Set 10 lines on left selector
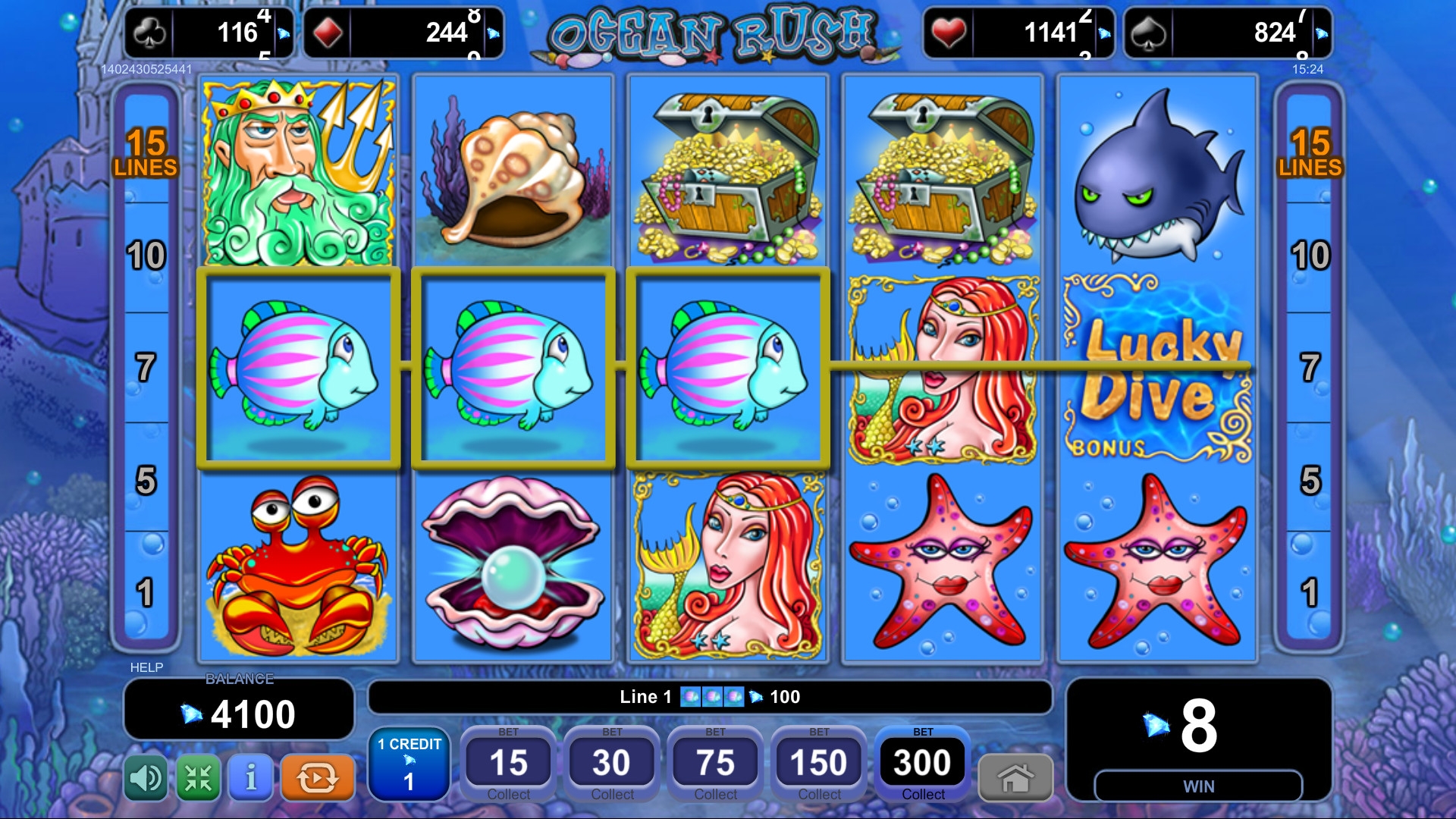This screenshot has height=819, width=1456. (x=146, y=256)
